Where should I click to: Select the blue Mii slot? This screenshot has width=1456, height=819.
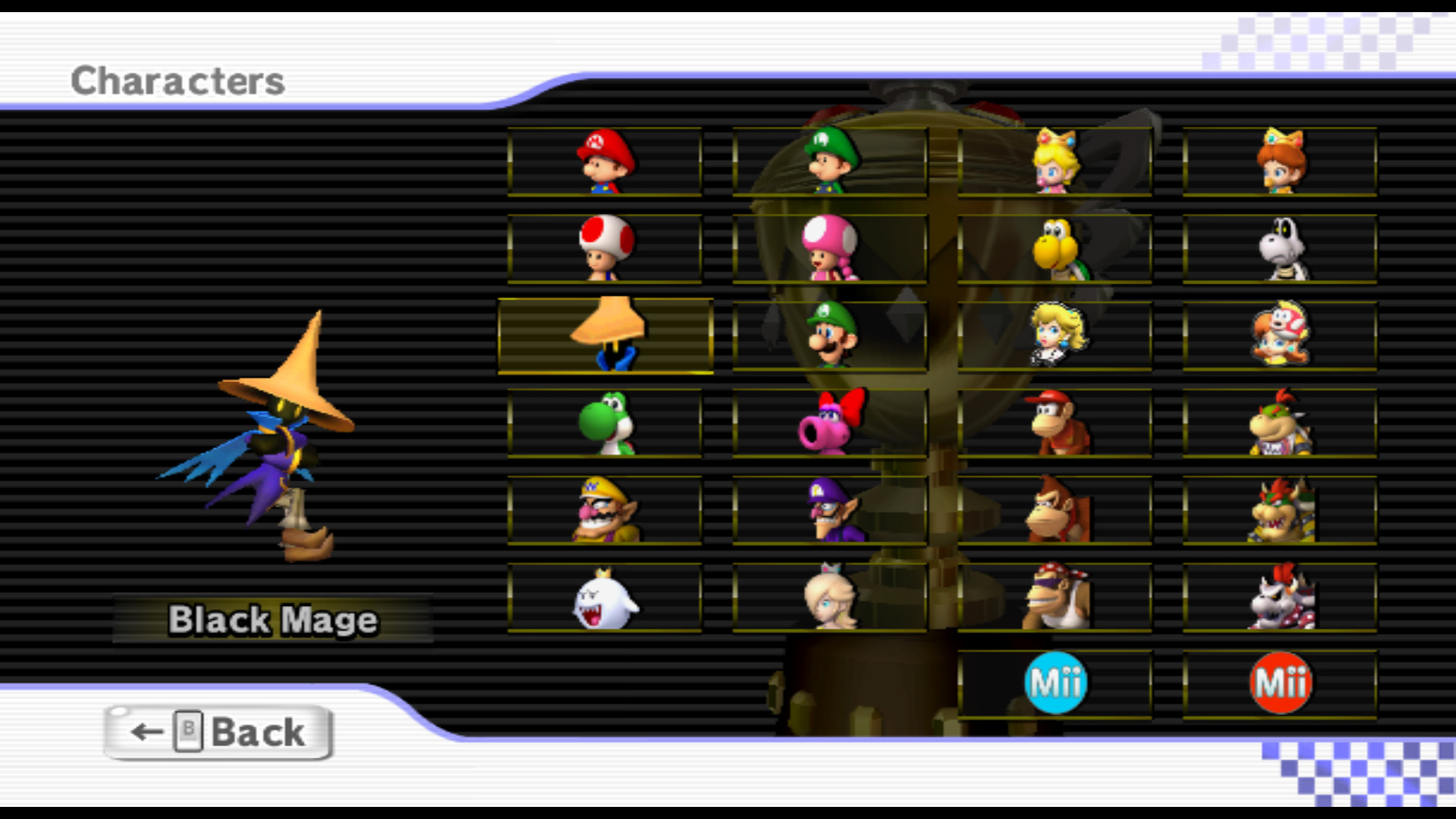[1054, 682]
